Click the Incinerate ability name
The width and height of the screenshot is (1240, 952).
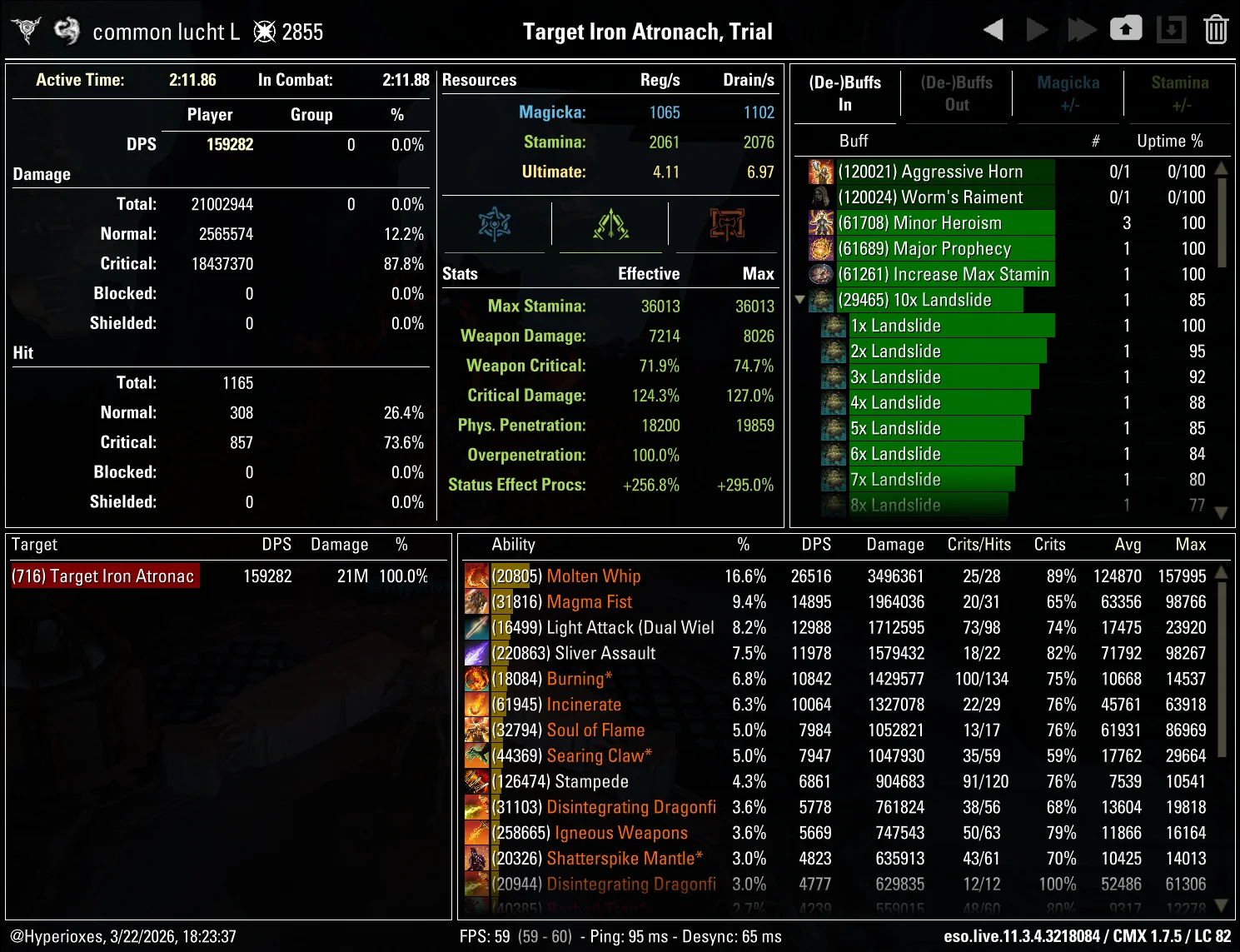coord(584,704)
